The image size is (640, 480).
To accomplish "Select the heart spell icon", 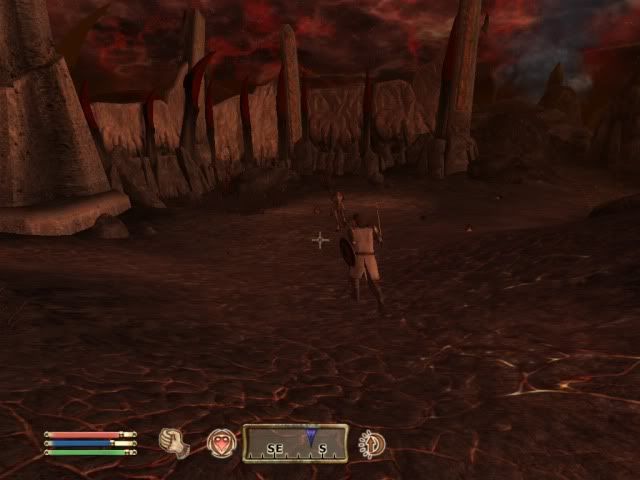I will pyautogui.click(x=221, y=442).
